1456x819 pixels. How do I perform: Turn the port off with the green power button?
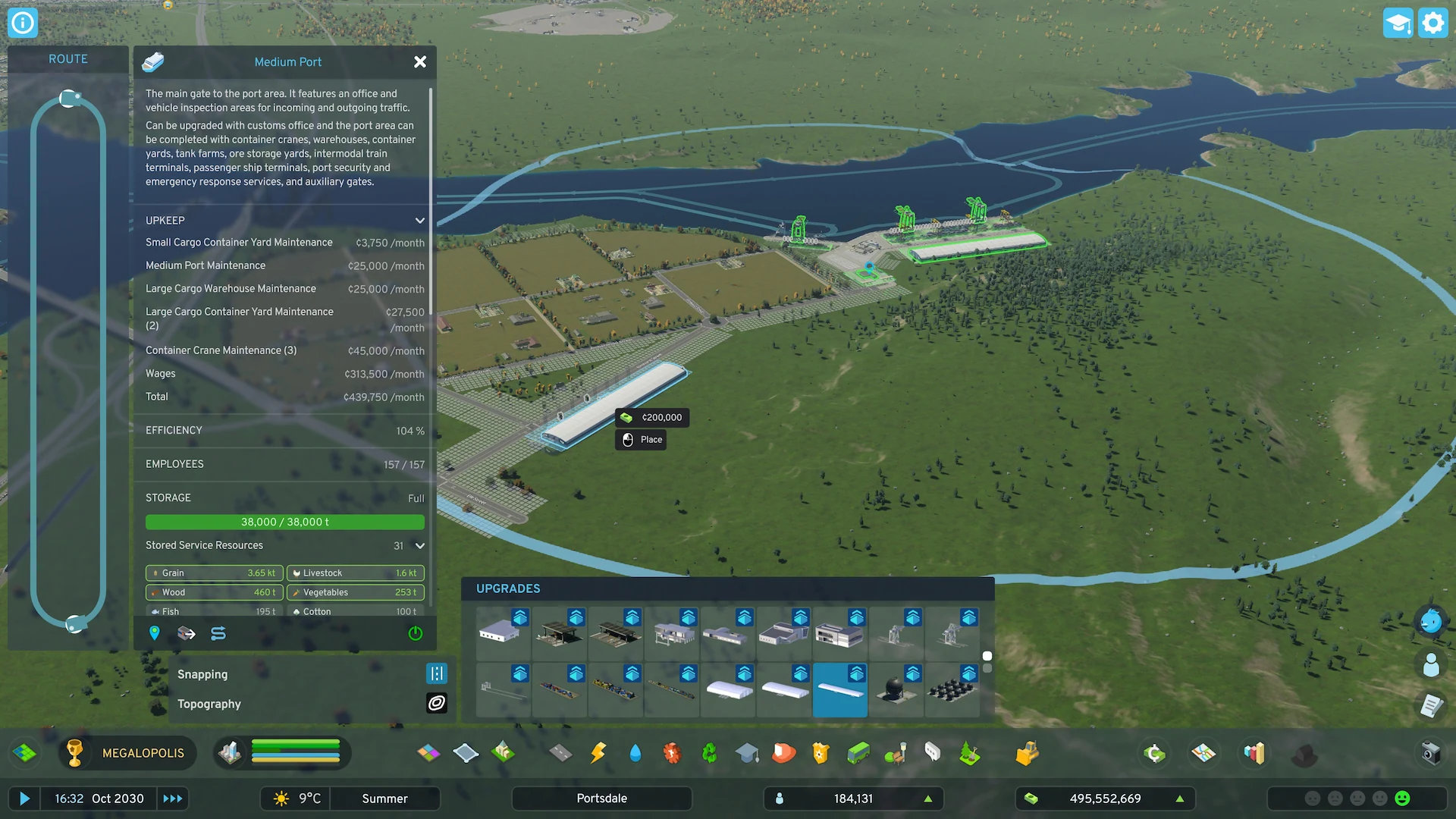416,633
